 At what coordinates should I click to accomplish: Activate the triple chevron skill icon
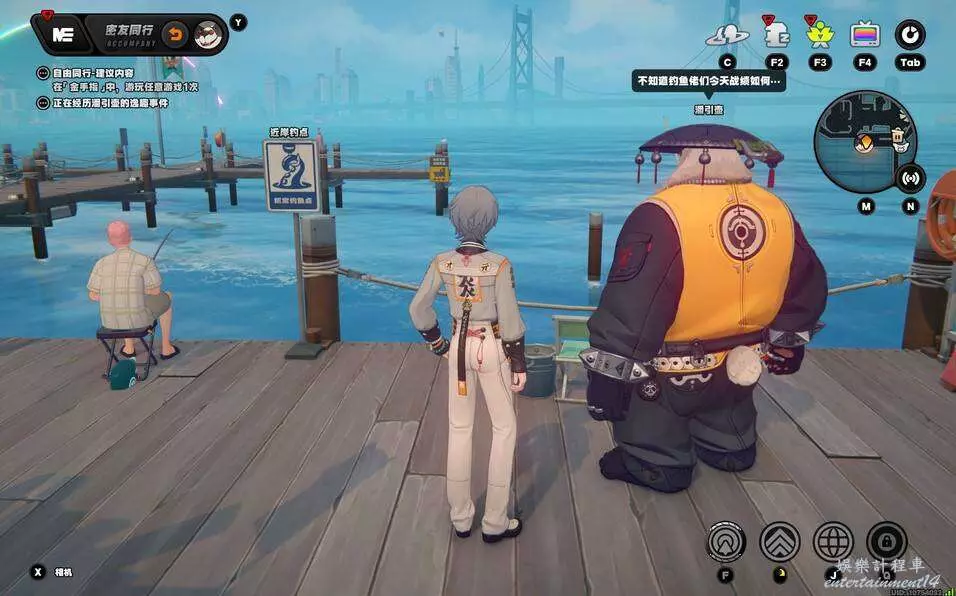click(780, 542)
